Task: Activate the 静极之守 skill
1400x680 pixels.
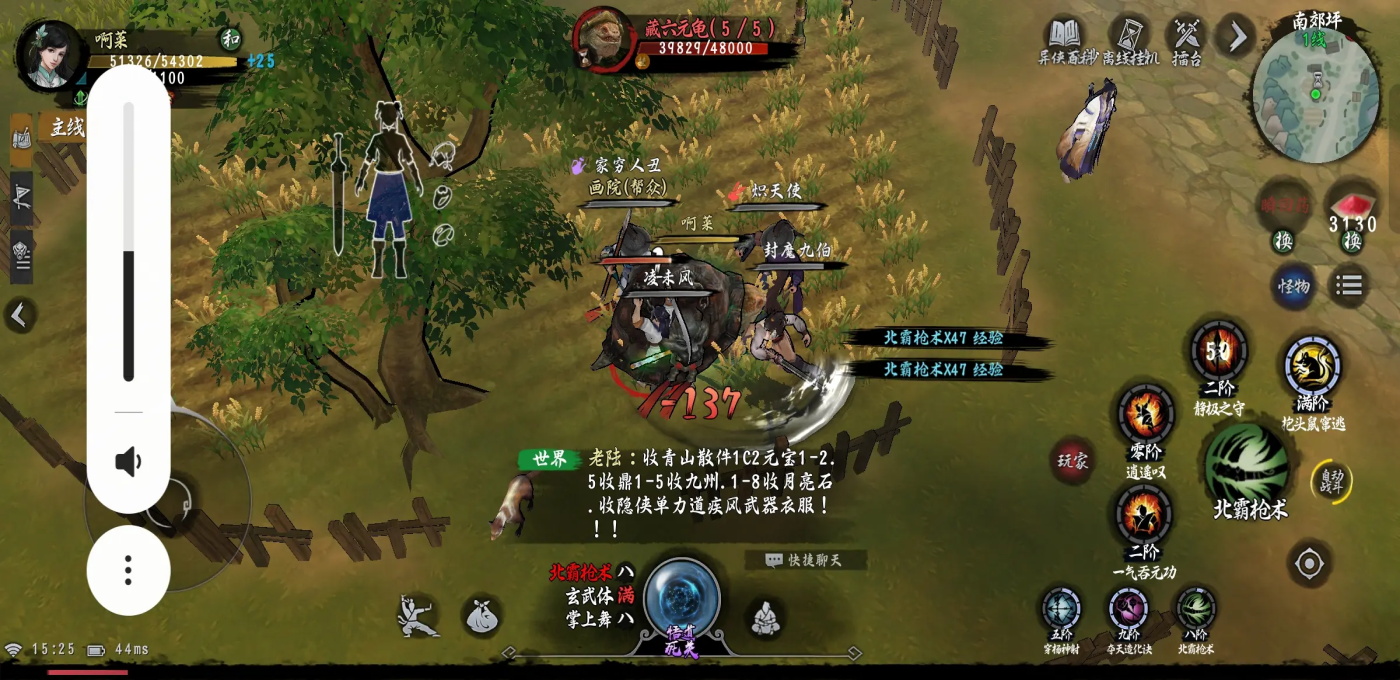Action: pos(1218,352)
